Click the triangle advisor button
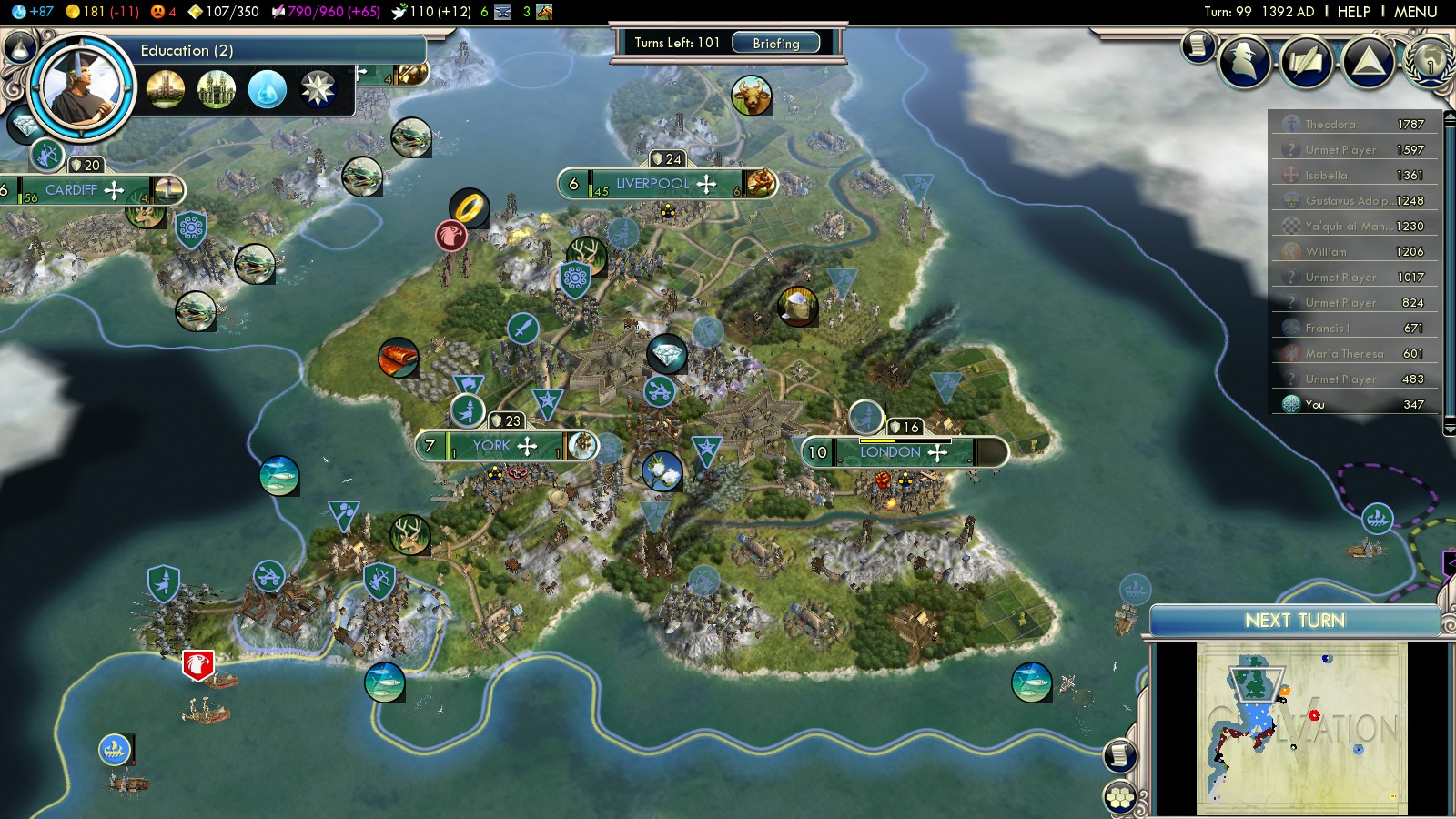This screenshot has width=1456, height=819. (x=1368, y=61)
